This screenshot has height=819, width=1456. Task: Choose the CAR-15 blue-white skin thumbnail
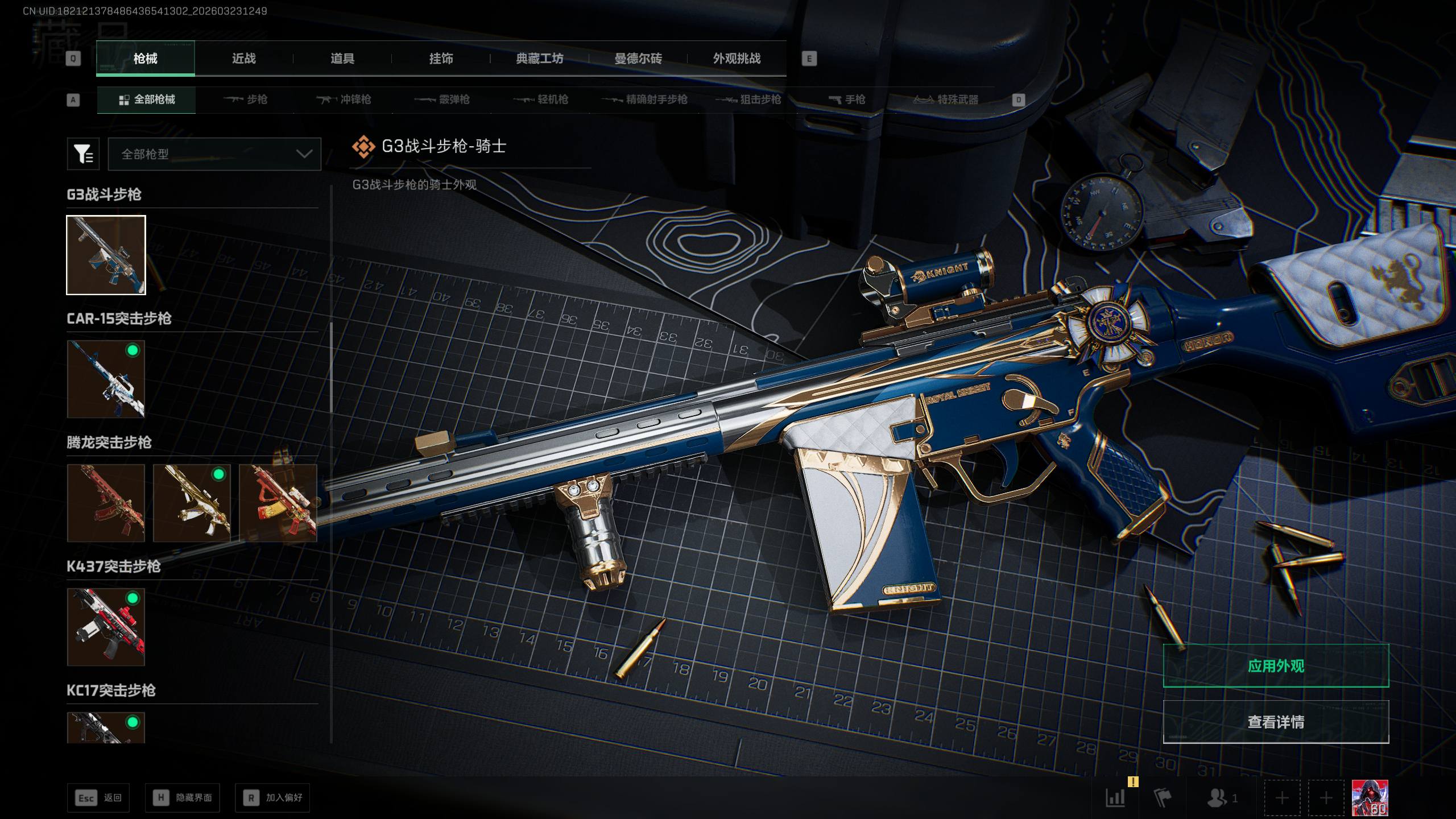[106, 379]
